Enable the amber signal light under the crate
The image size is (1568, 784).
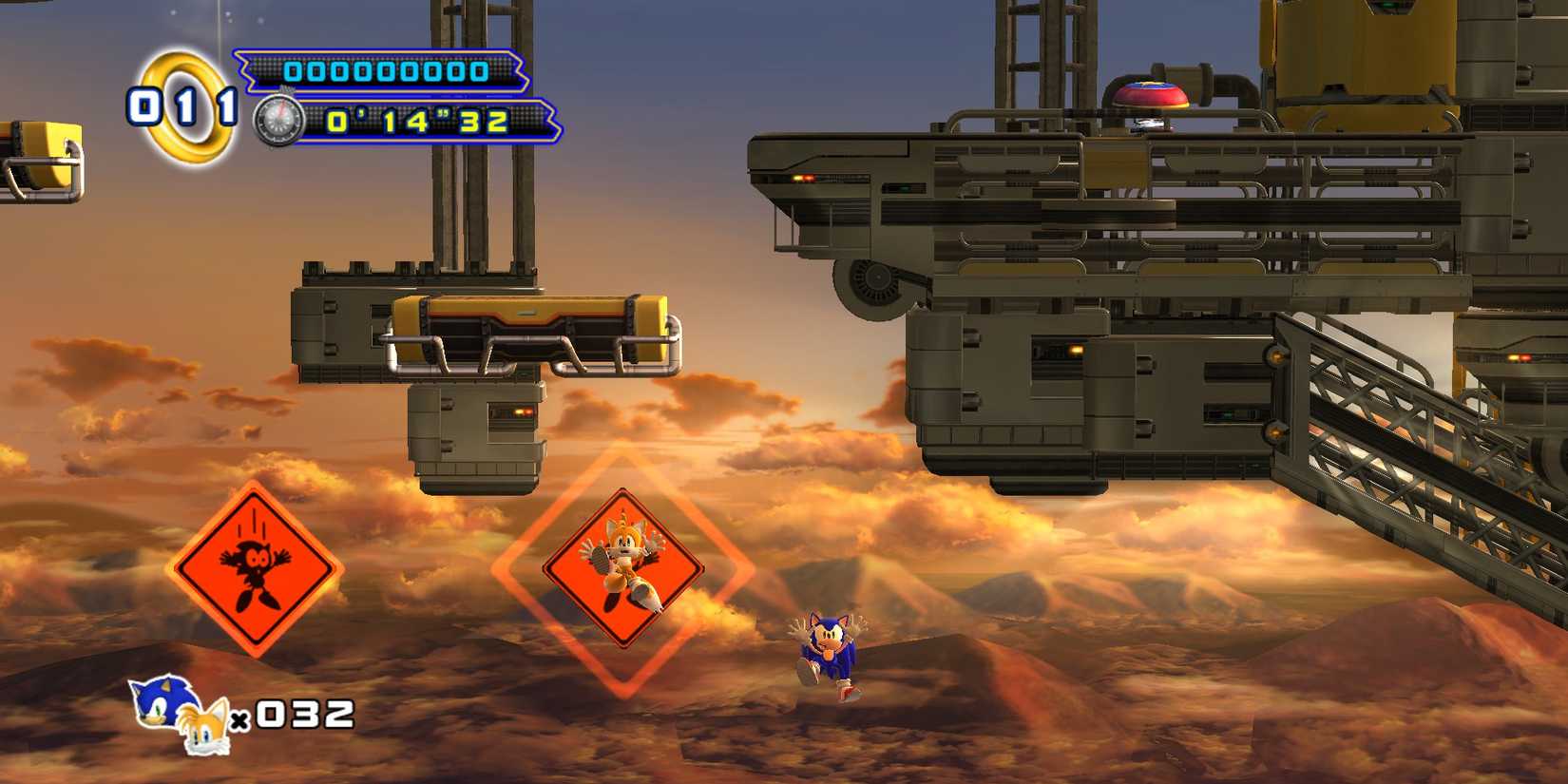pos(519,411)
